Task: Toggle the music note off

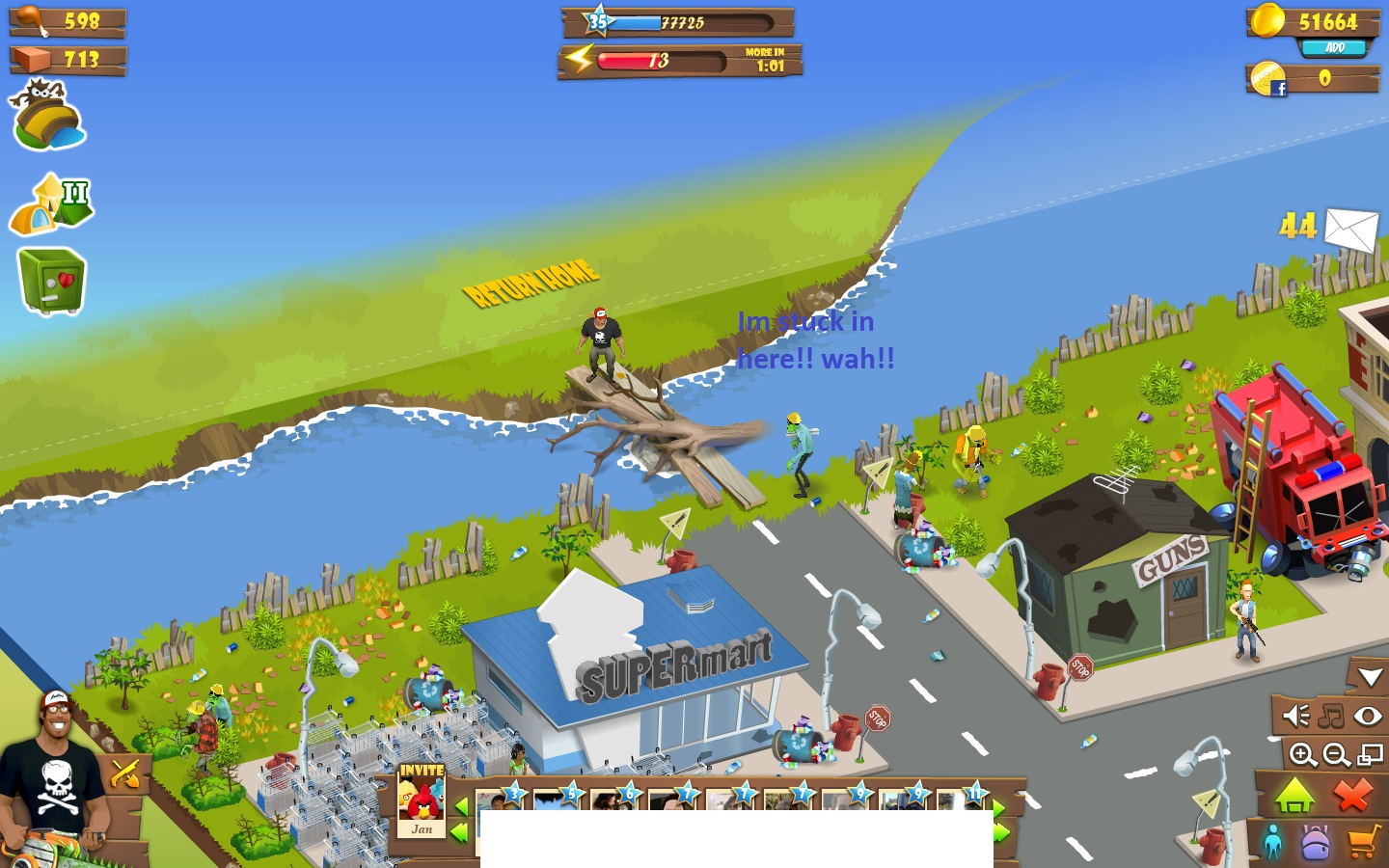Action: pyautogui.click(x=1330, y=716)
